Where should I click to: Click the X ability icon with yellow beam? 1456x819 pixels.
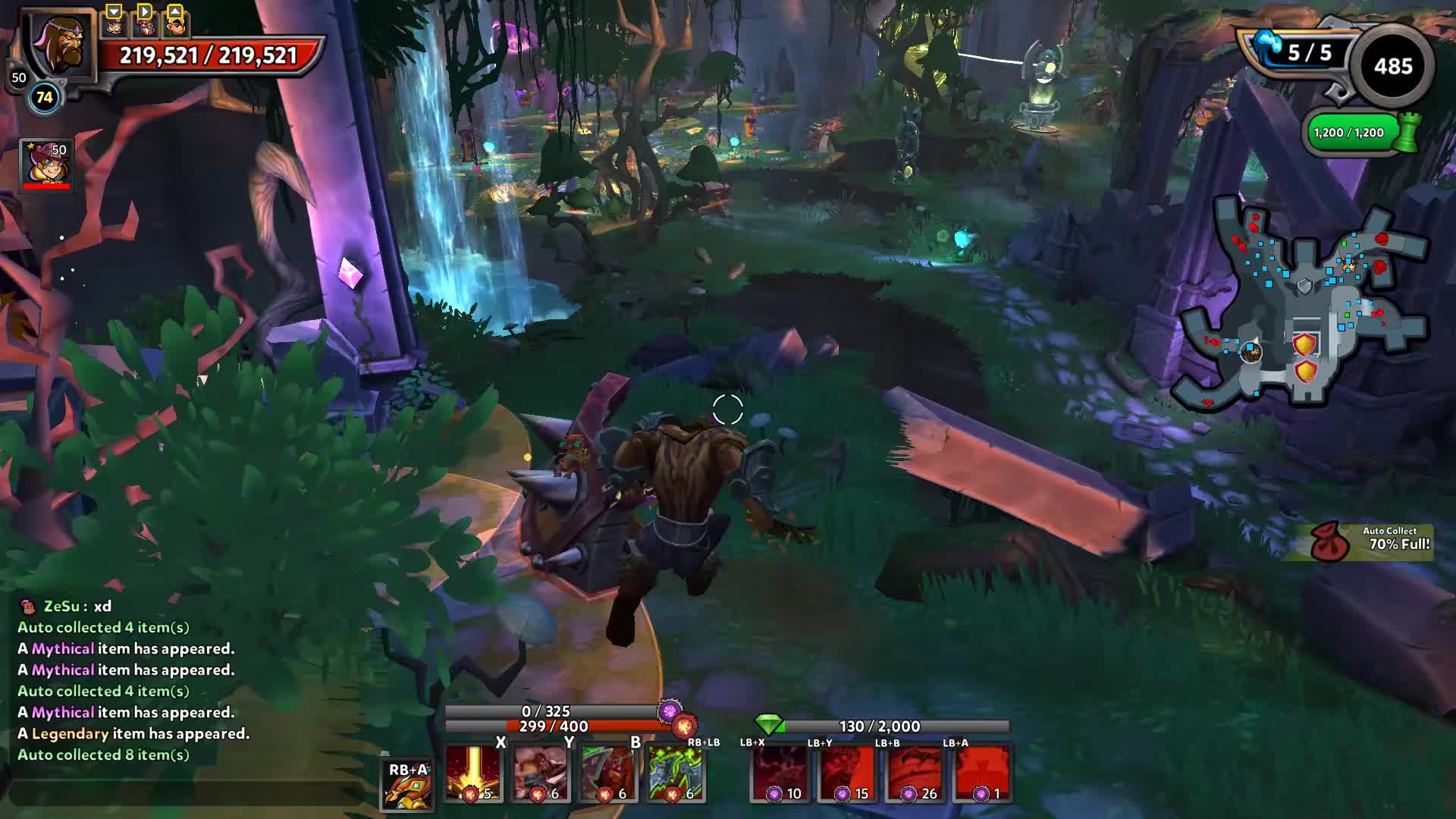coord(474,772)
